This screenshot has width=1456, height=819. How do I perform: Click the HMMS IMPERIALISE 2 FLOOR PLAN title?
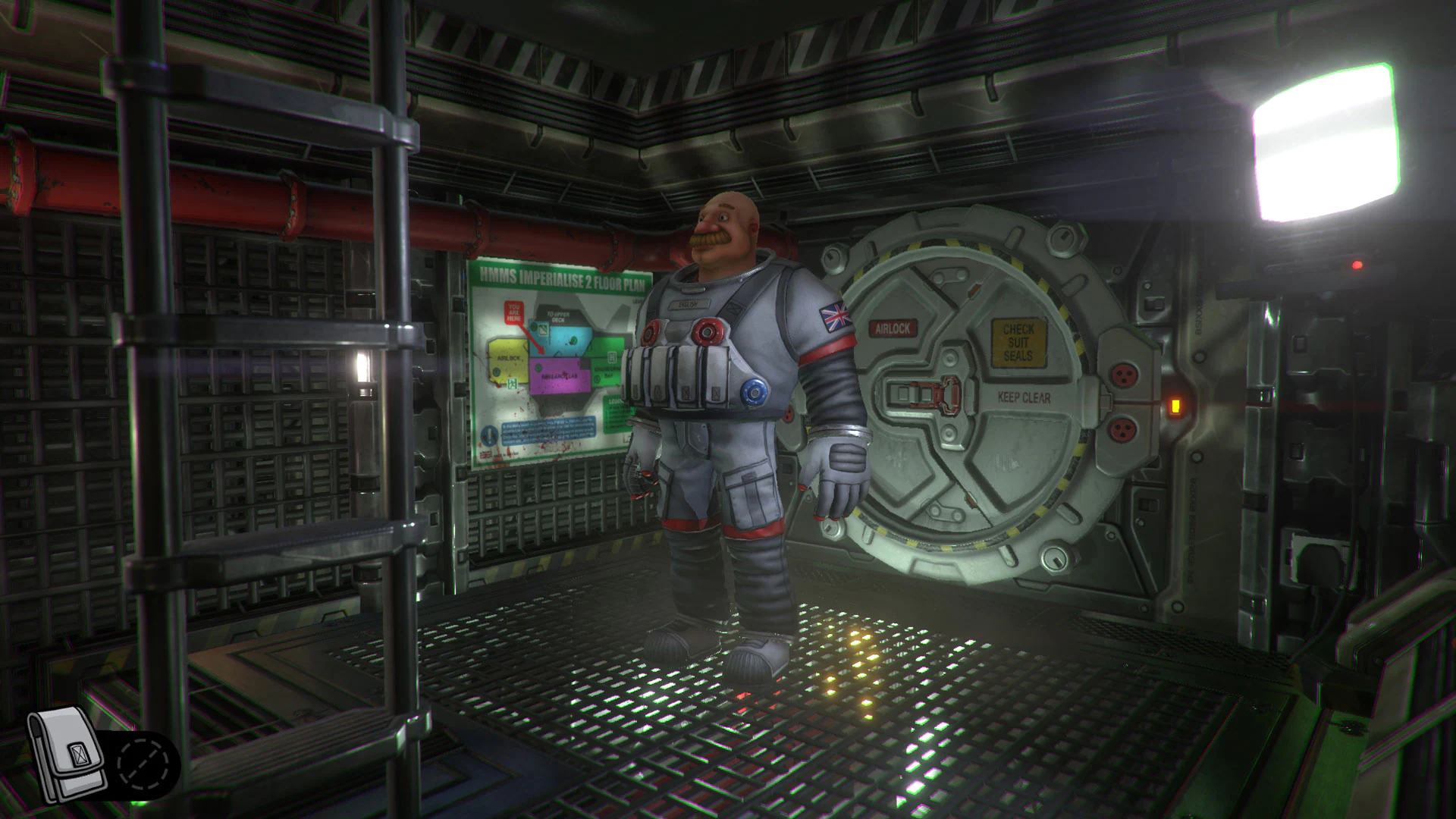(x=562, y=278)
